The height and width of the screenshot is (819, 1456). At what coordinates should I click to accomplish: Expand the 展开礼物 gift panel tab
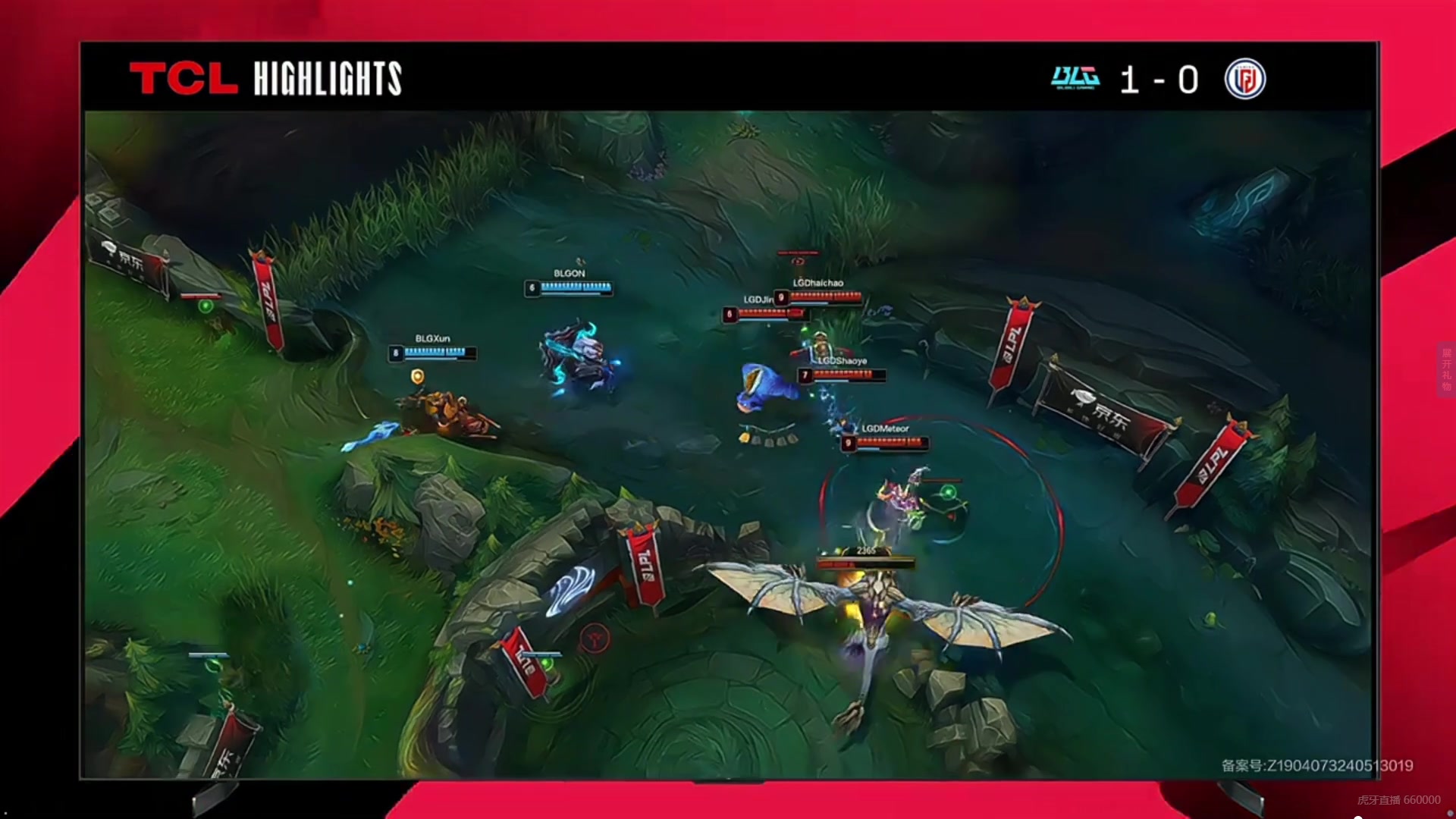coord(1445,369)
